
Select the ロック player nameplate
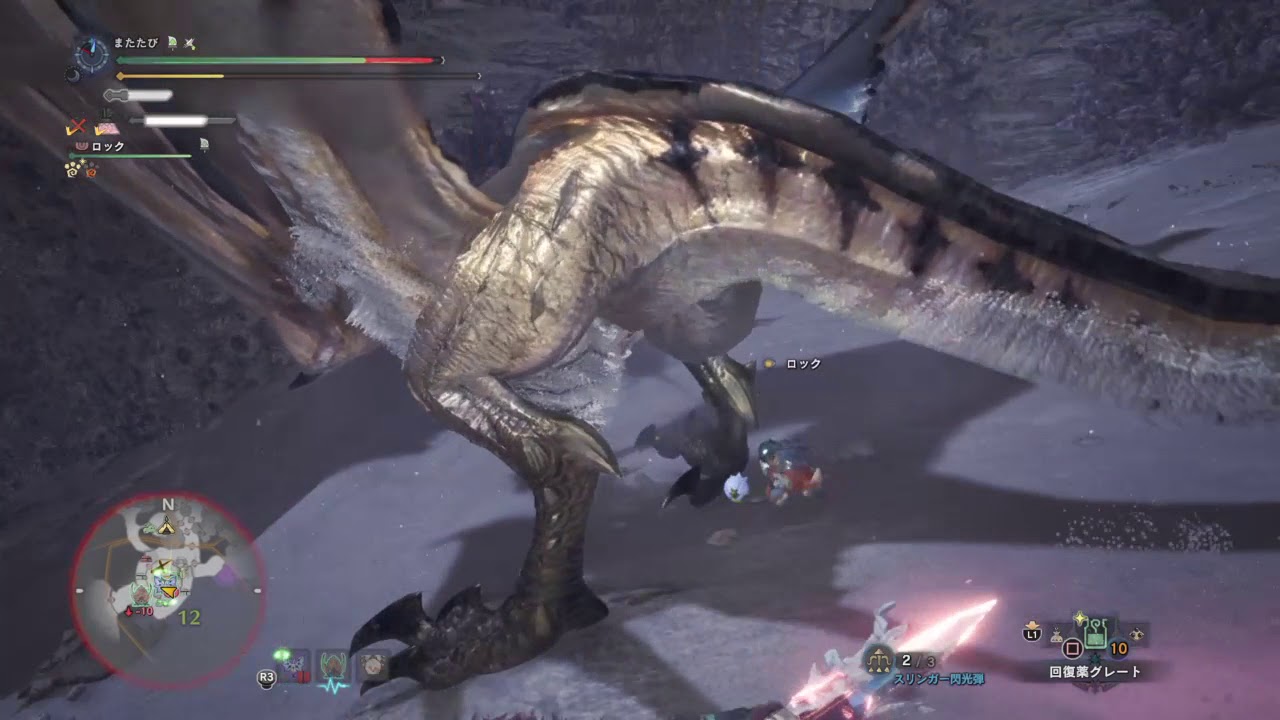(x=107, y=146)
